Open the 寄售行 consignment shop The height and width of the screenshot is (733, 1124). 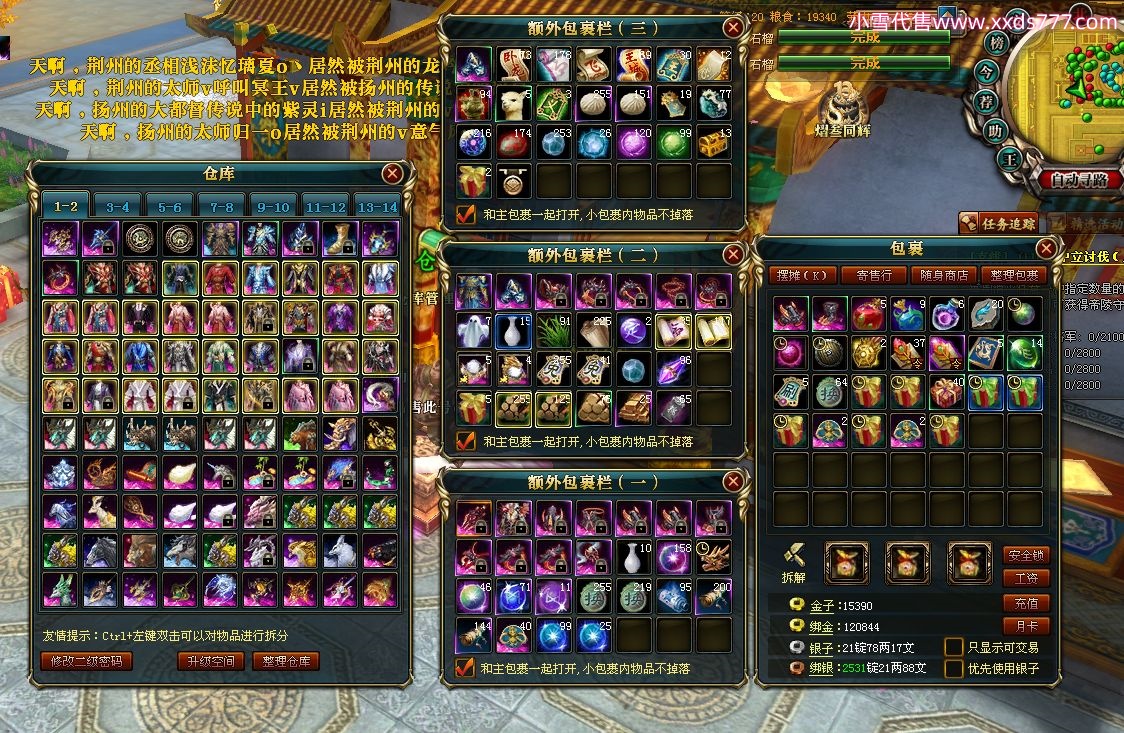874,275
